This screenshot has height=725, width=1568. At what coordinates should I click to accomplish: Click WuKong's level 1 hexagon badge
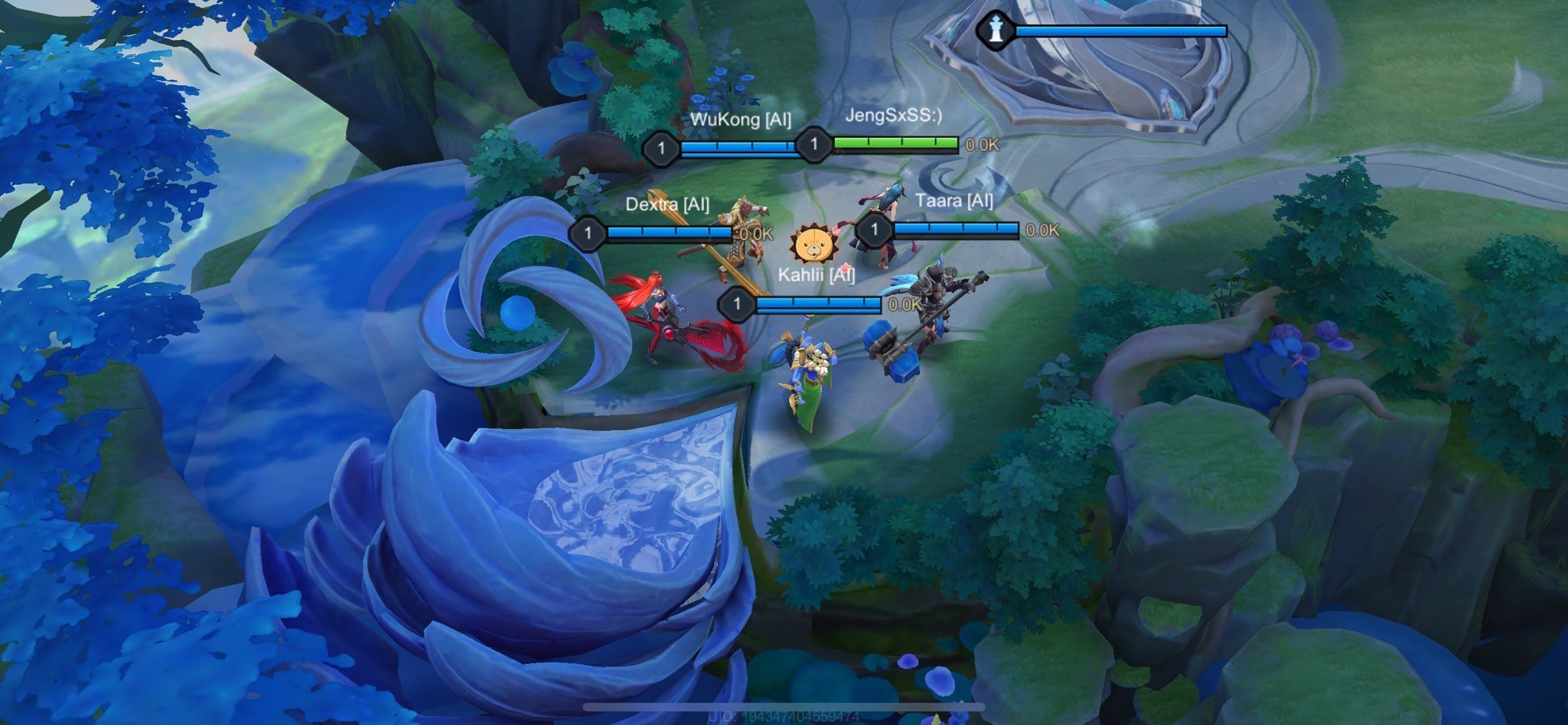(x=661, y=149)
